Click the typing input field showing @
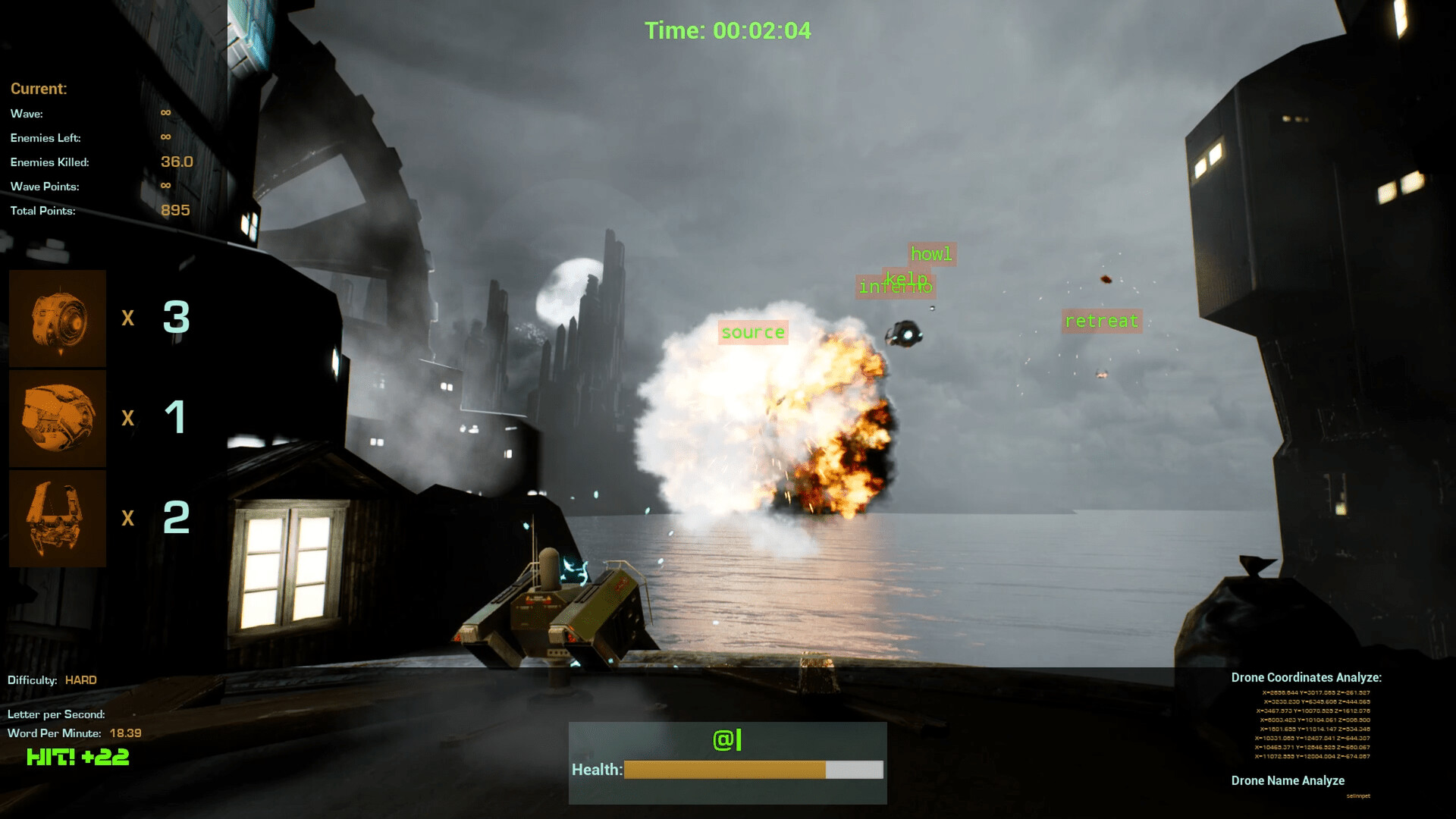The image size is (1456, 819). point(726,738)
